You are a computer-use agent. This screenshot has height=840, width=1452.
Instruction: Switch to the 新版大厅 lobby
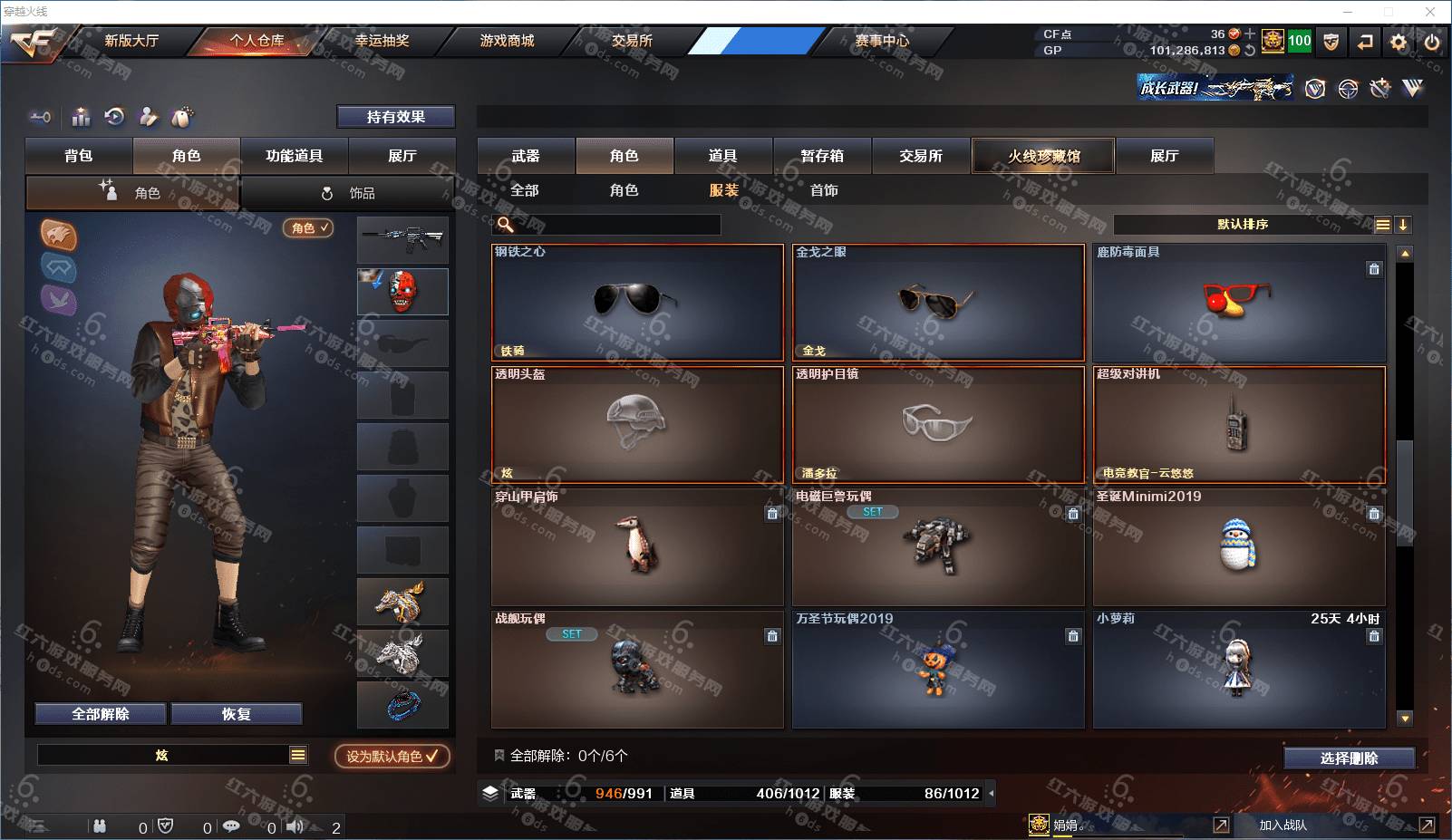tap(131, 41)
